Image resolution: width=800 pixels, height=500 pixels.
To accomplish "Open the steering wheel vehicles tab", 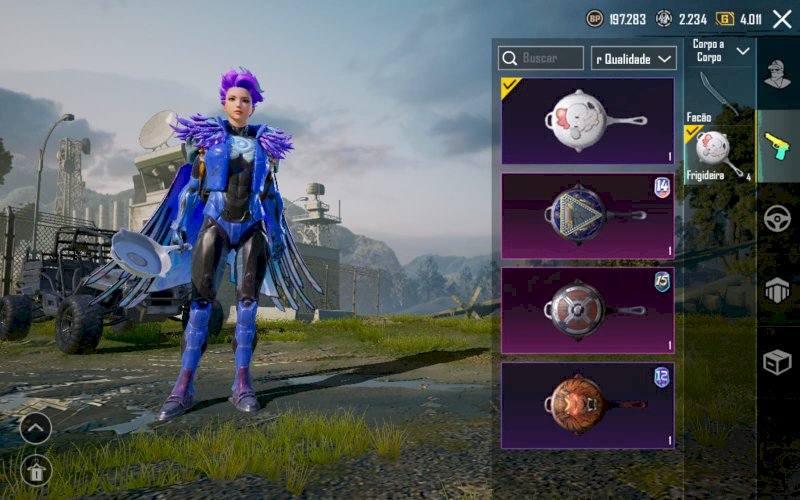I will tap(778, 219).
